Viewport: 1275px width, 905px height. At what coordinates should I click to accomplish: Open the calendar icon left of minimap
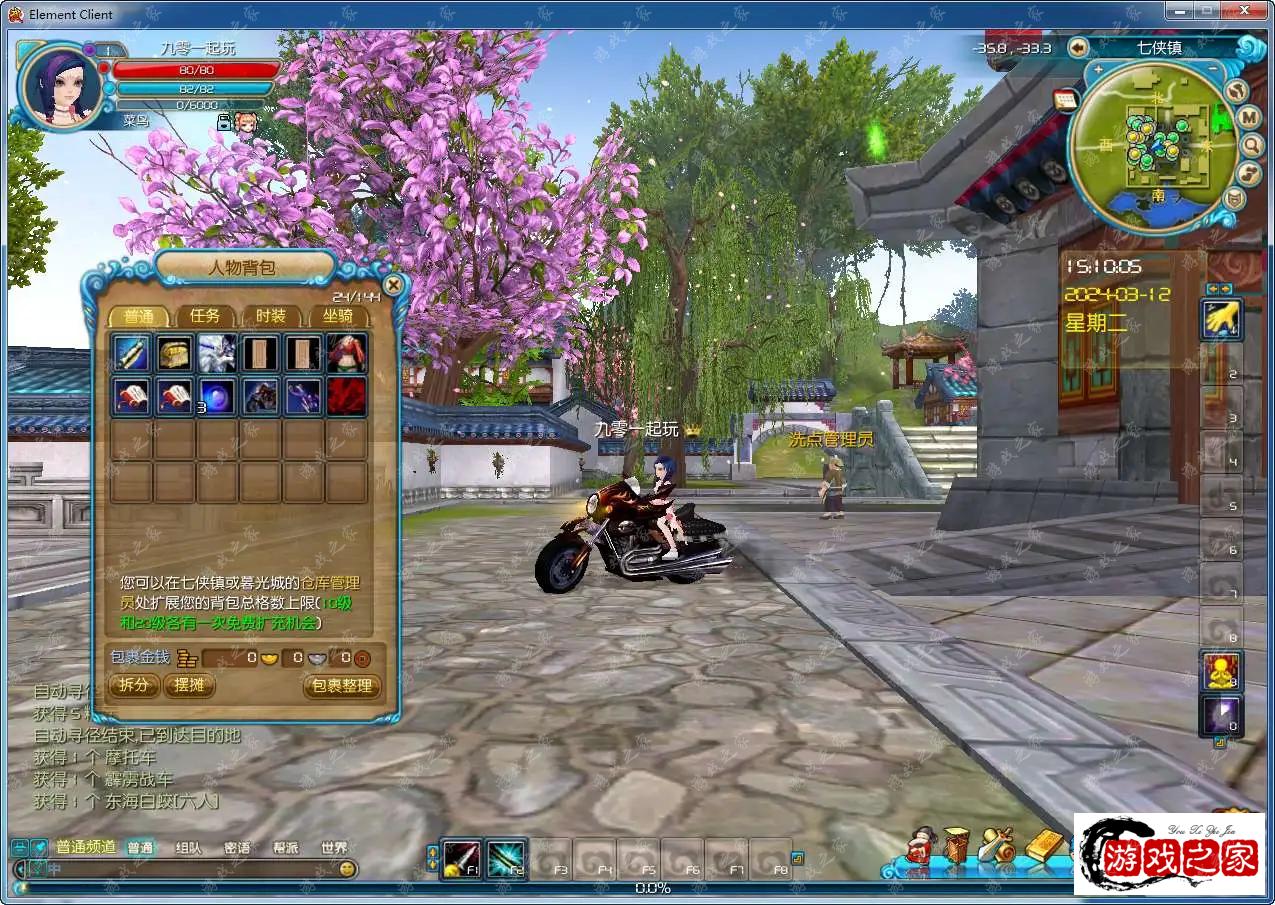point(1064,99)
